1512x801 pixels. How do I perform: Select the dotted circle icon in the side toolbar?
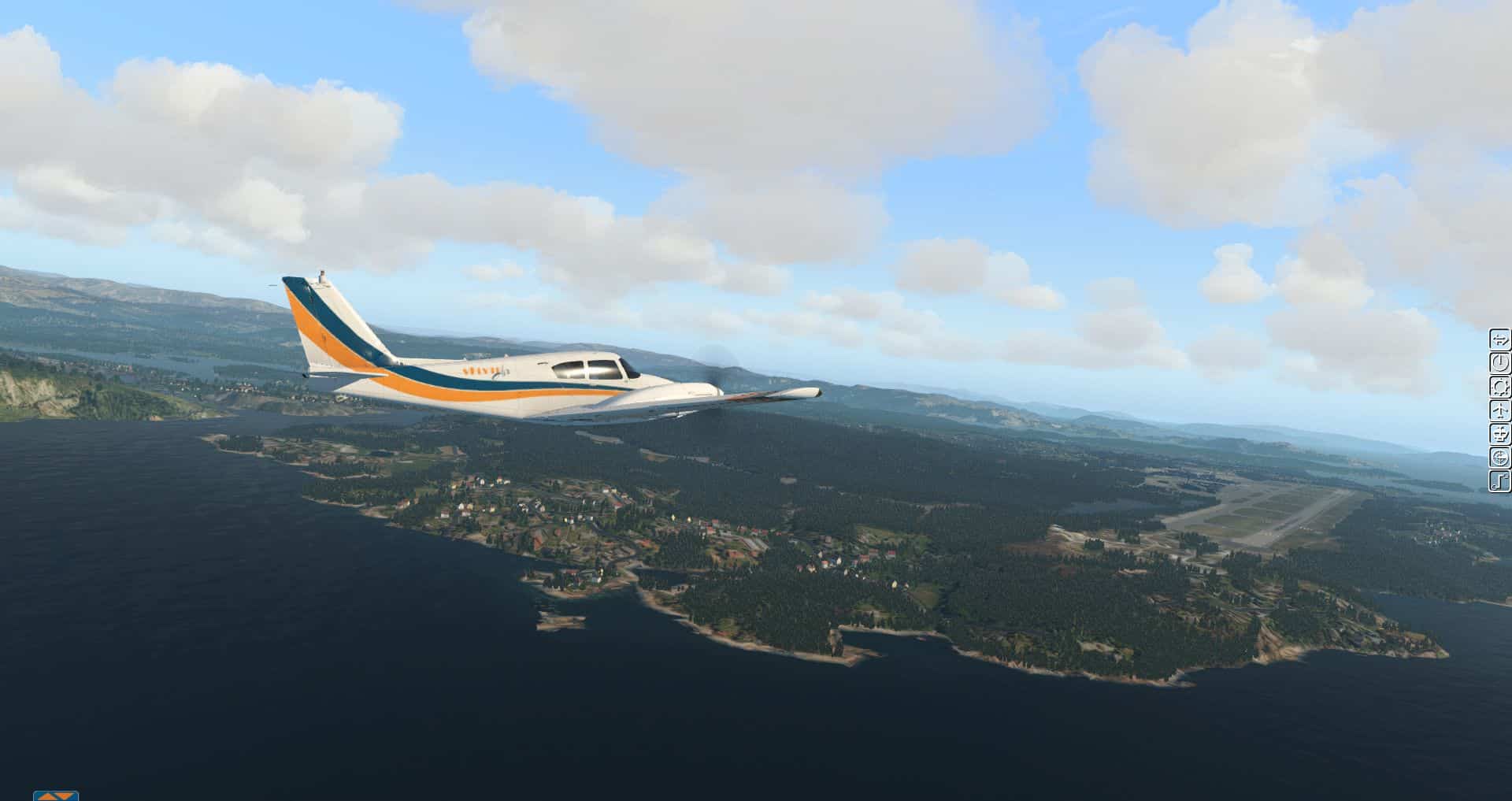click(1499, 387)
